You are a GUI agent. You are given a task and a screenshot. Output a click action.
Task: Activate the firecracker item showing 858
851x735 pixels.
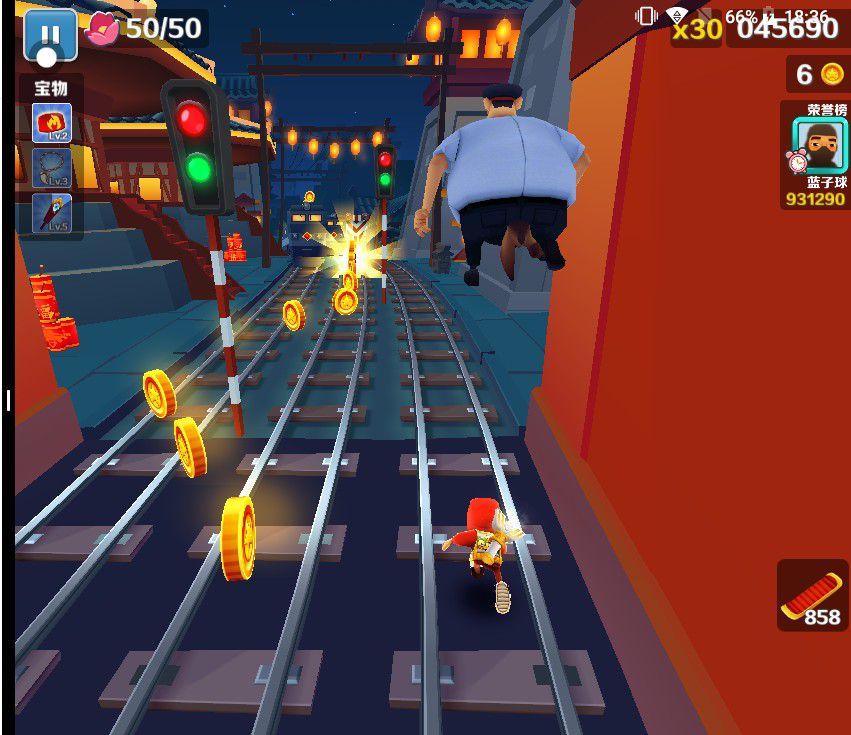813,595
